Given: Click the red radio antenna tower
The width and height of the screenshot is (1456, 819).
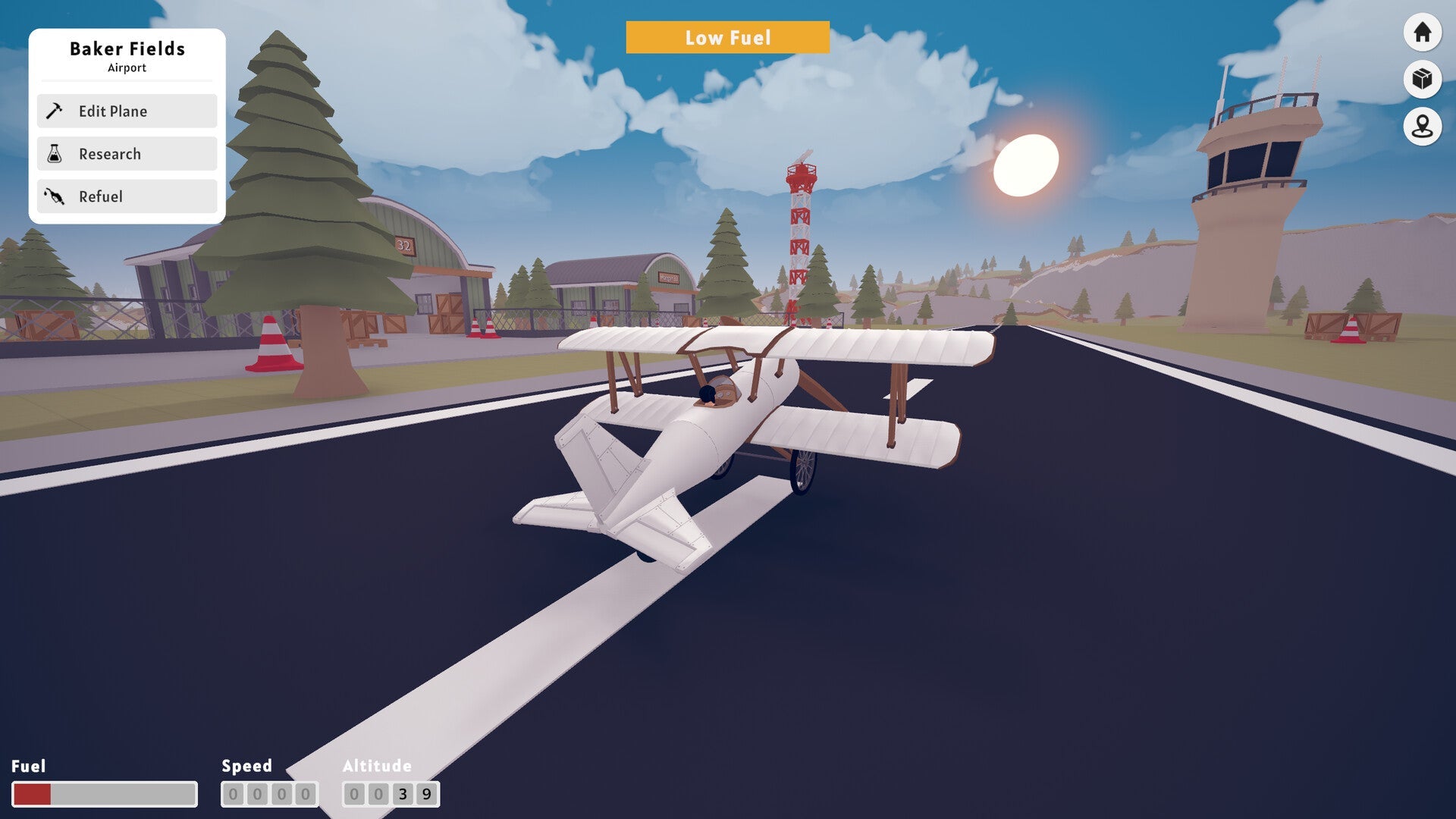Looking at the screenshot, I should [x=799, y=220].
